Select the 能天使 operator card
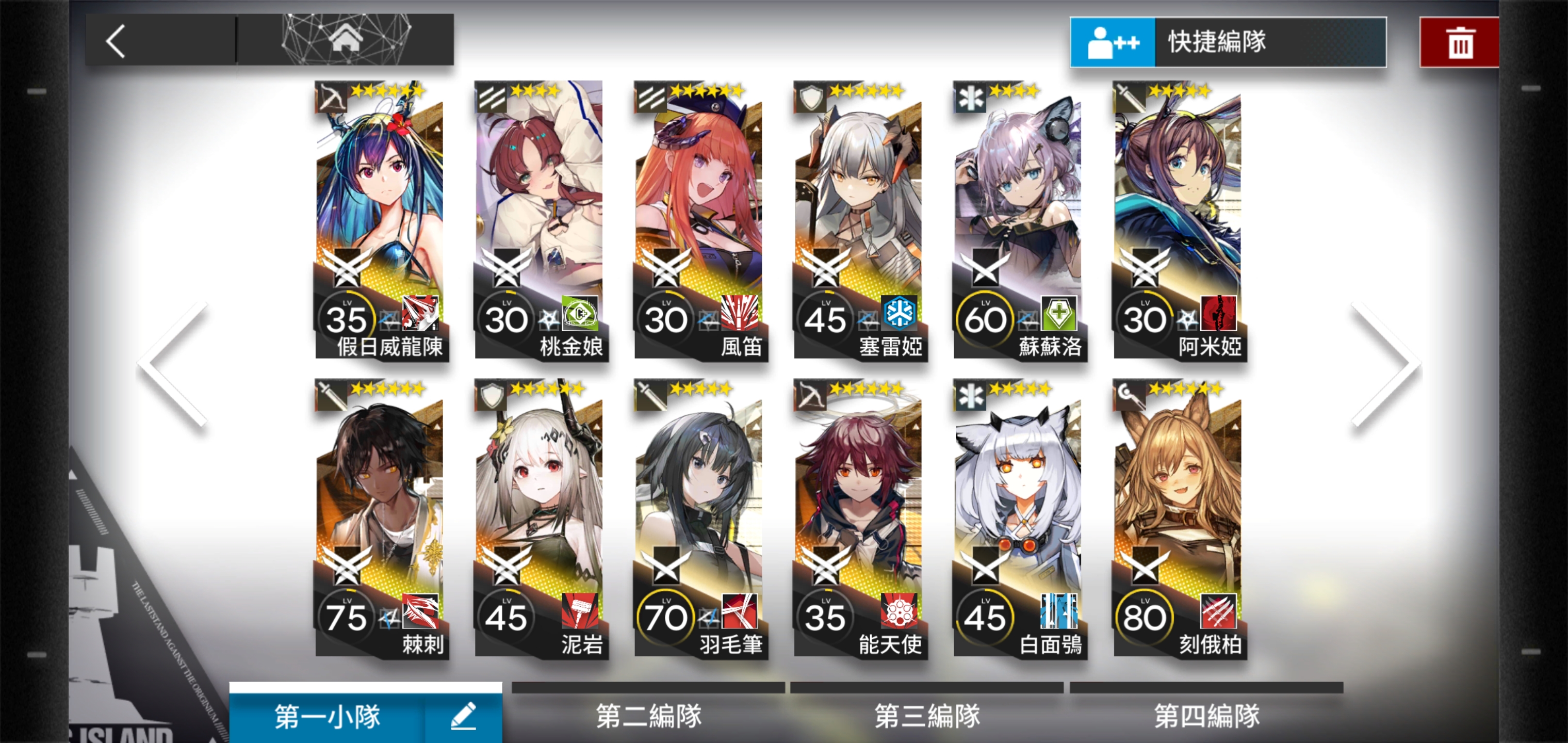Screen dimensions: 1568x743 click(858, 518)
